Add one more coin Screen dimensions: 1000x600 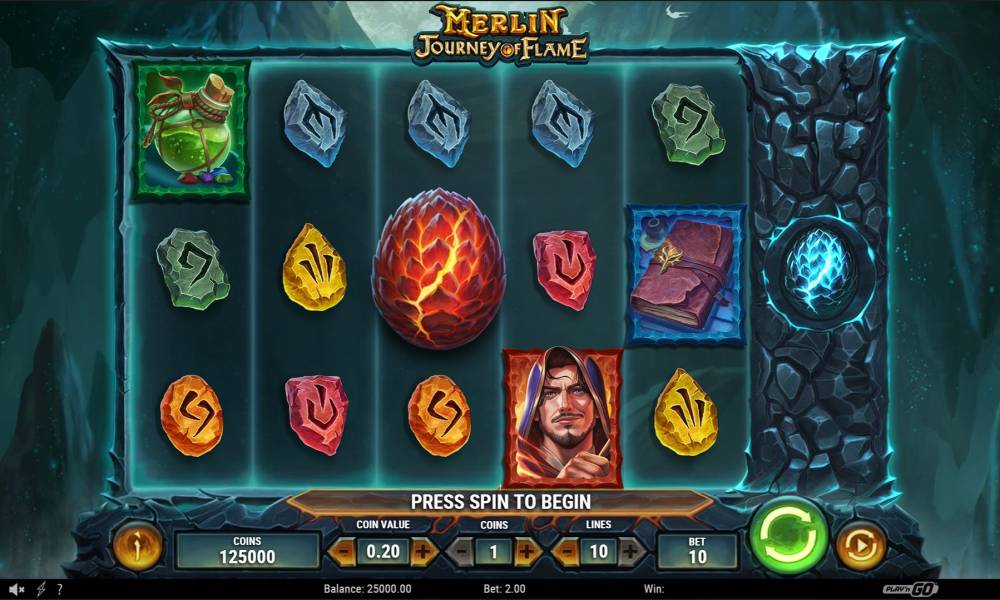[x=528, y=550]
